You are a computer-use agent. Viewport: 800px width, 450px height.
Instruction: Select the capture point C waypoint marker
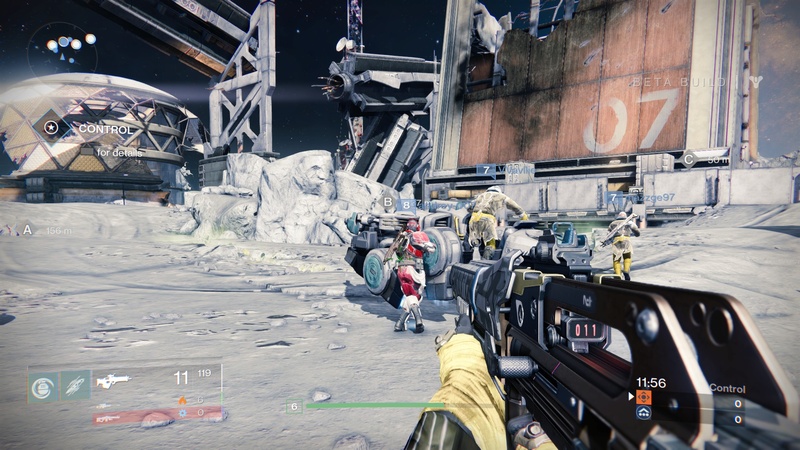[x=688, y=158]
